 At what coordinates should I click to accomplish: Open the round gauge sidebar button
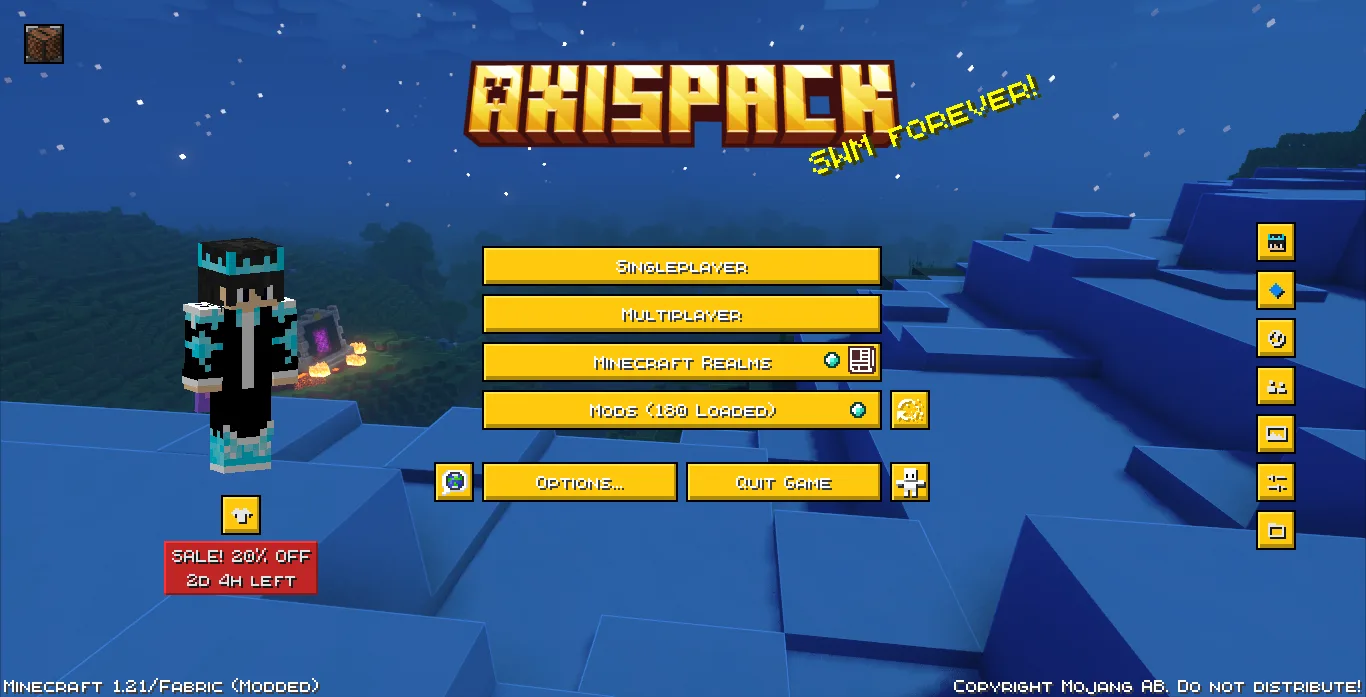(x=1276, y=338)
